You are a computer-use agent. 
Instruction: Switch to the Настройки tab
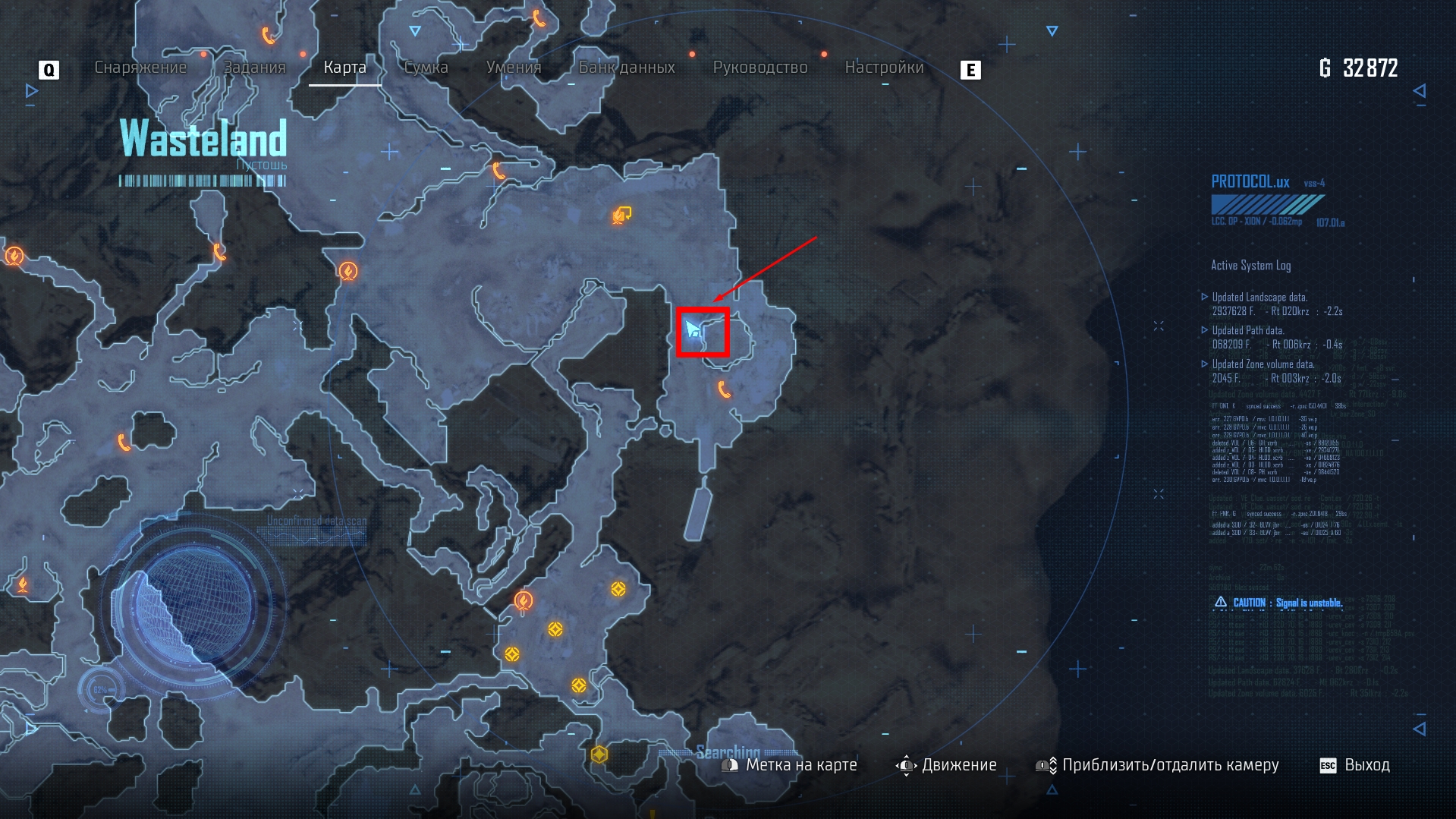(884, 68)
